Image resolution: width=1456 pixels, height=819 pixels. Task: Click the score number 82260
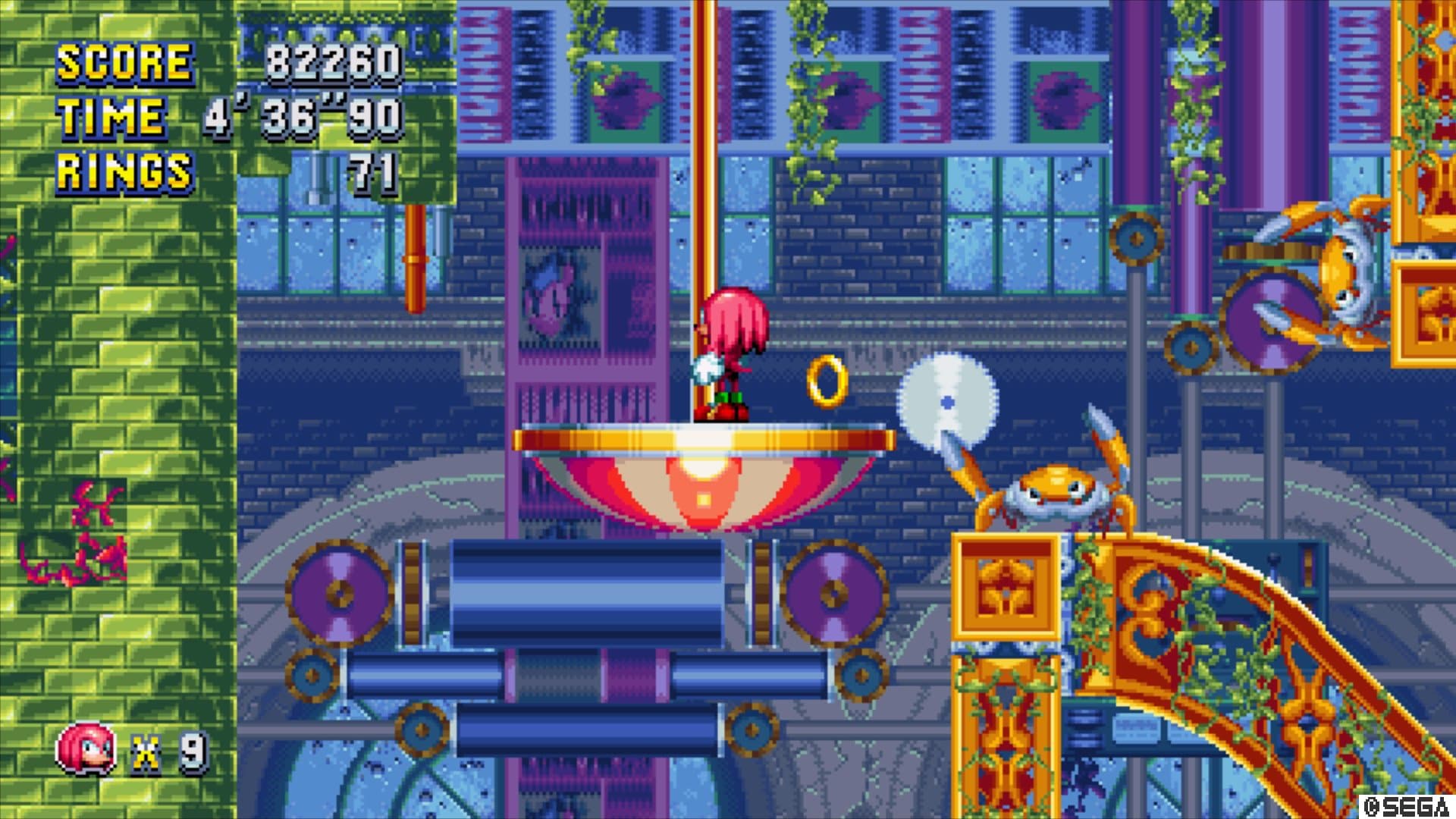click(334, 61)
